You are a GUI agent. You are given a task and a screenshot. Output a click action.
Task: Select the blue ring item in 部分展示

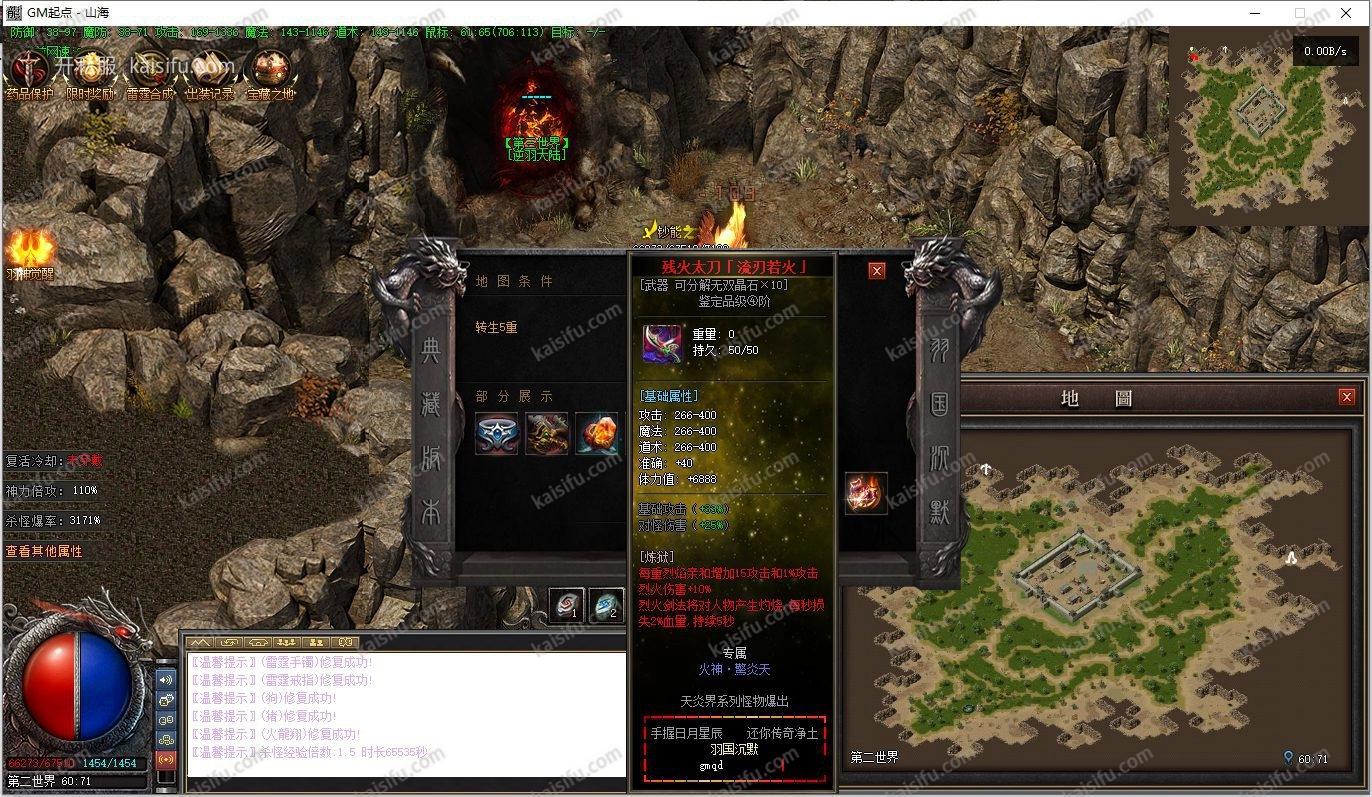(497, 434)
